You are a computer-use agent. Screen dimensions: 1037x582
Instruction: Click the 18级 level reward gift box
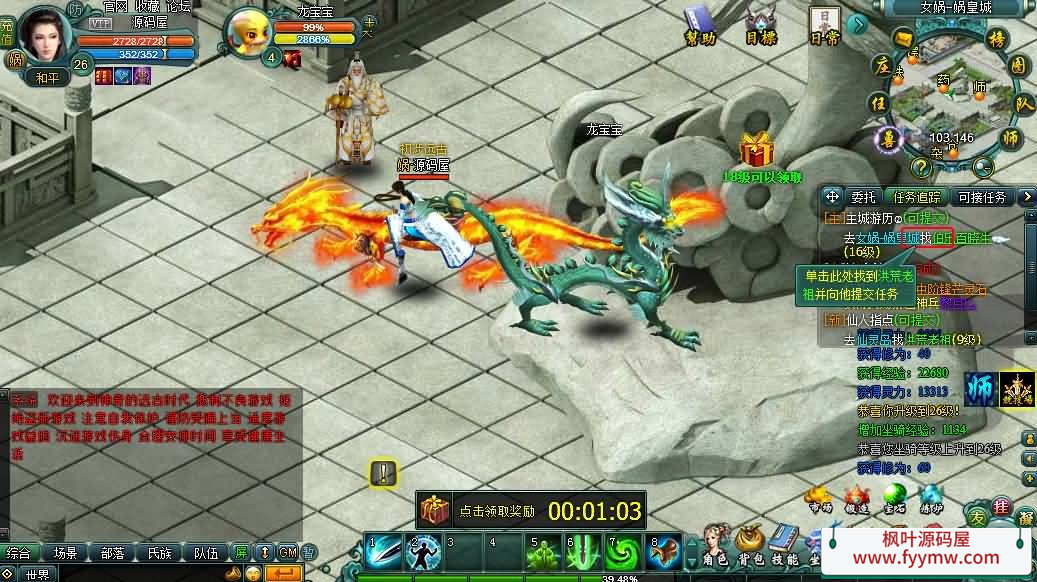coord(758,151)
